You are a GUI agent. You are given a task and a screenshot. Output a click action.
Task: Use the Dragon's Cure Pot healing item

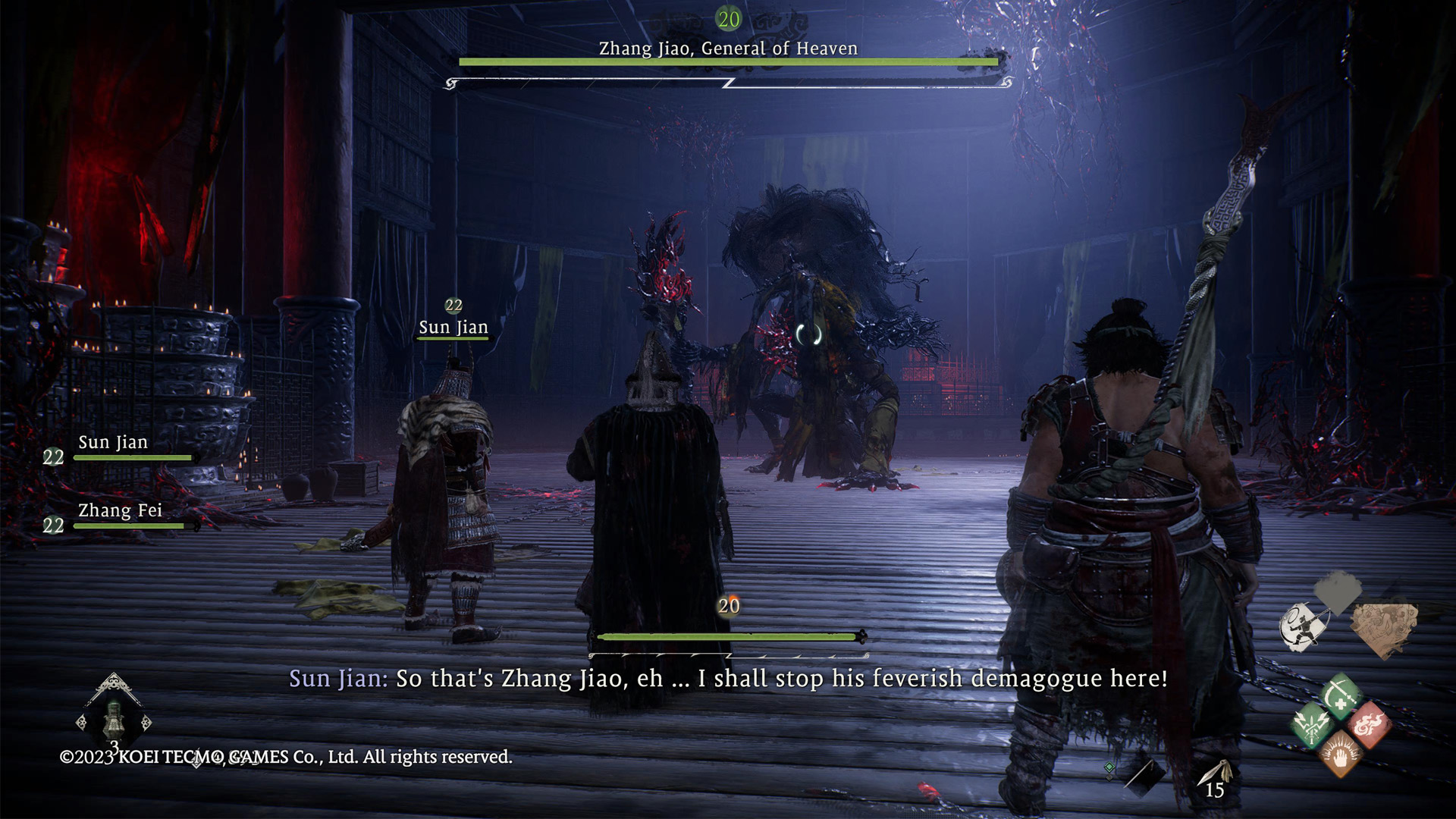pos(114,717)
